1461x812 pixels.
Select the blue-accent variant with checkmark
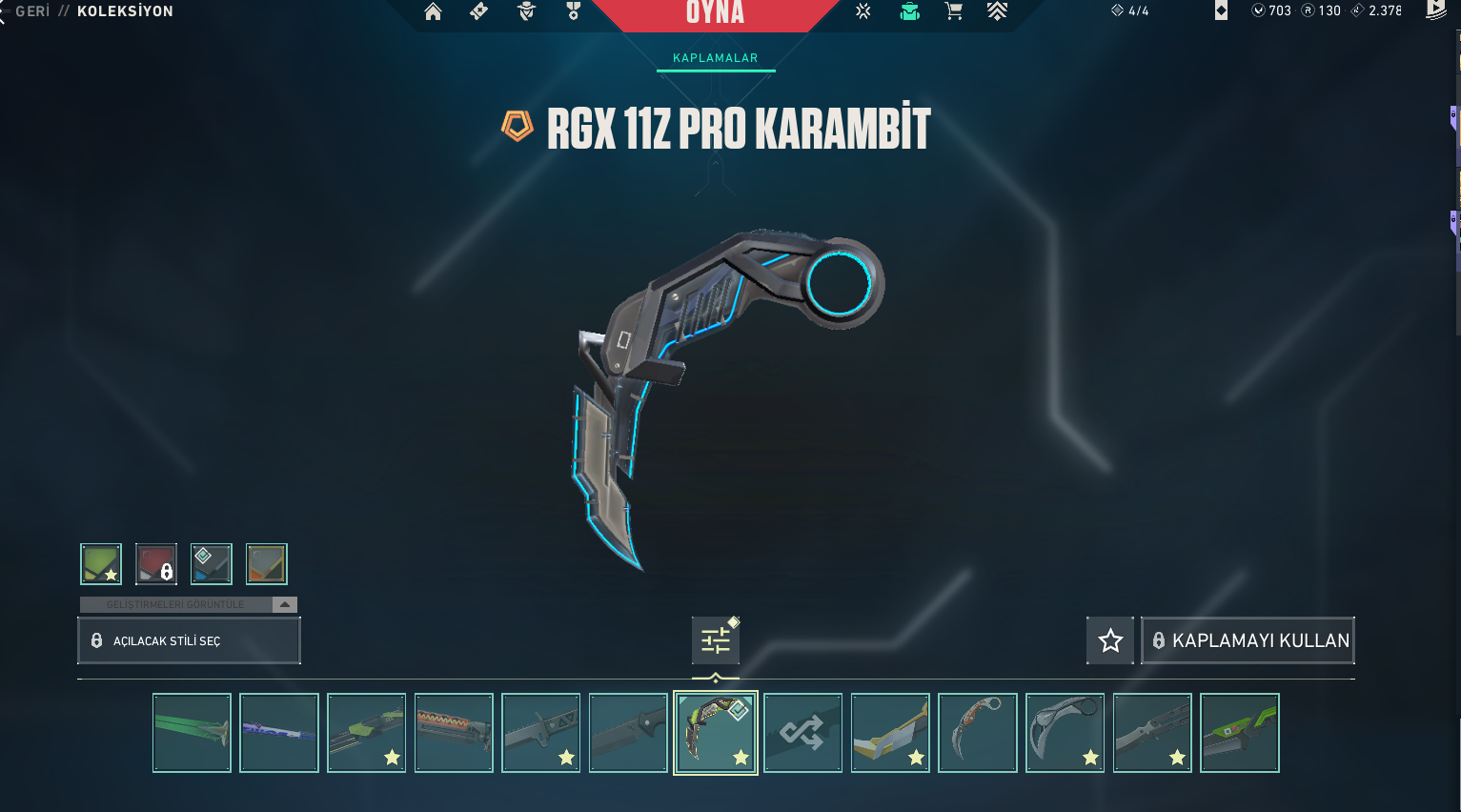click(x=212, y=564)
